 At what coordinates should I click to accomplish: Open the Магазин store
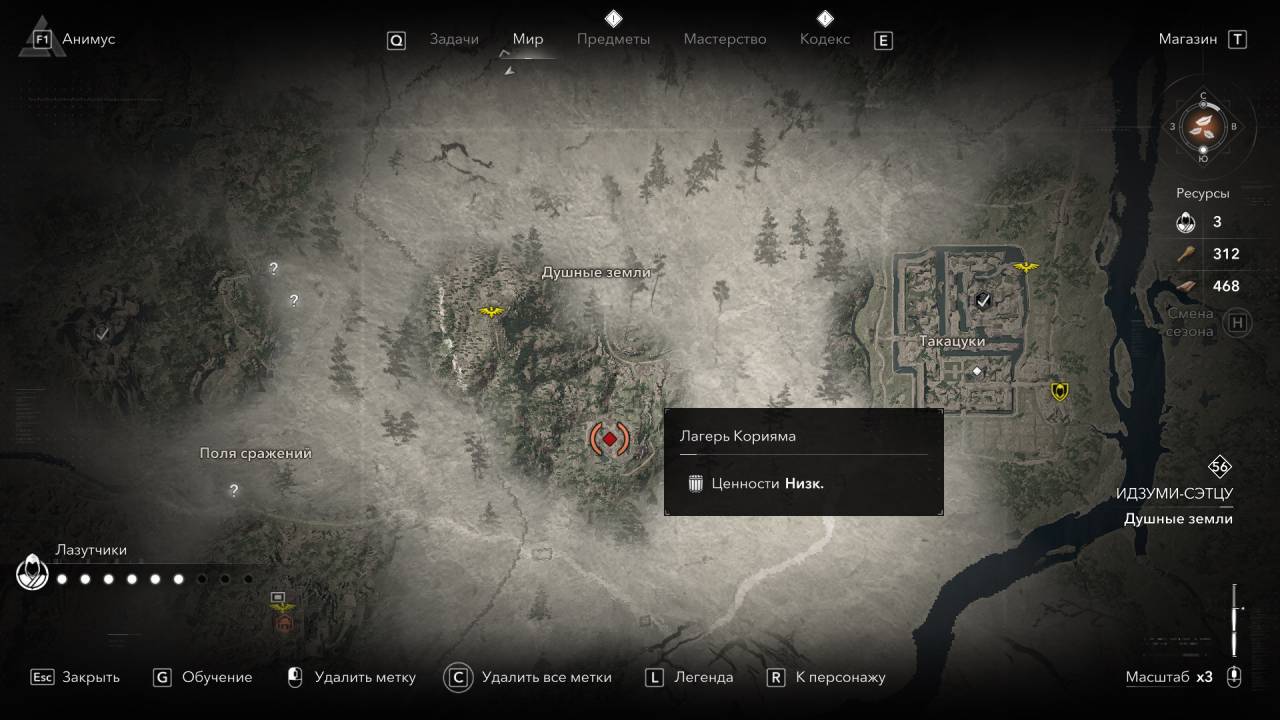click(1188, 39)
